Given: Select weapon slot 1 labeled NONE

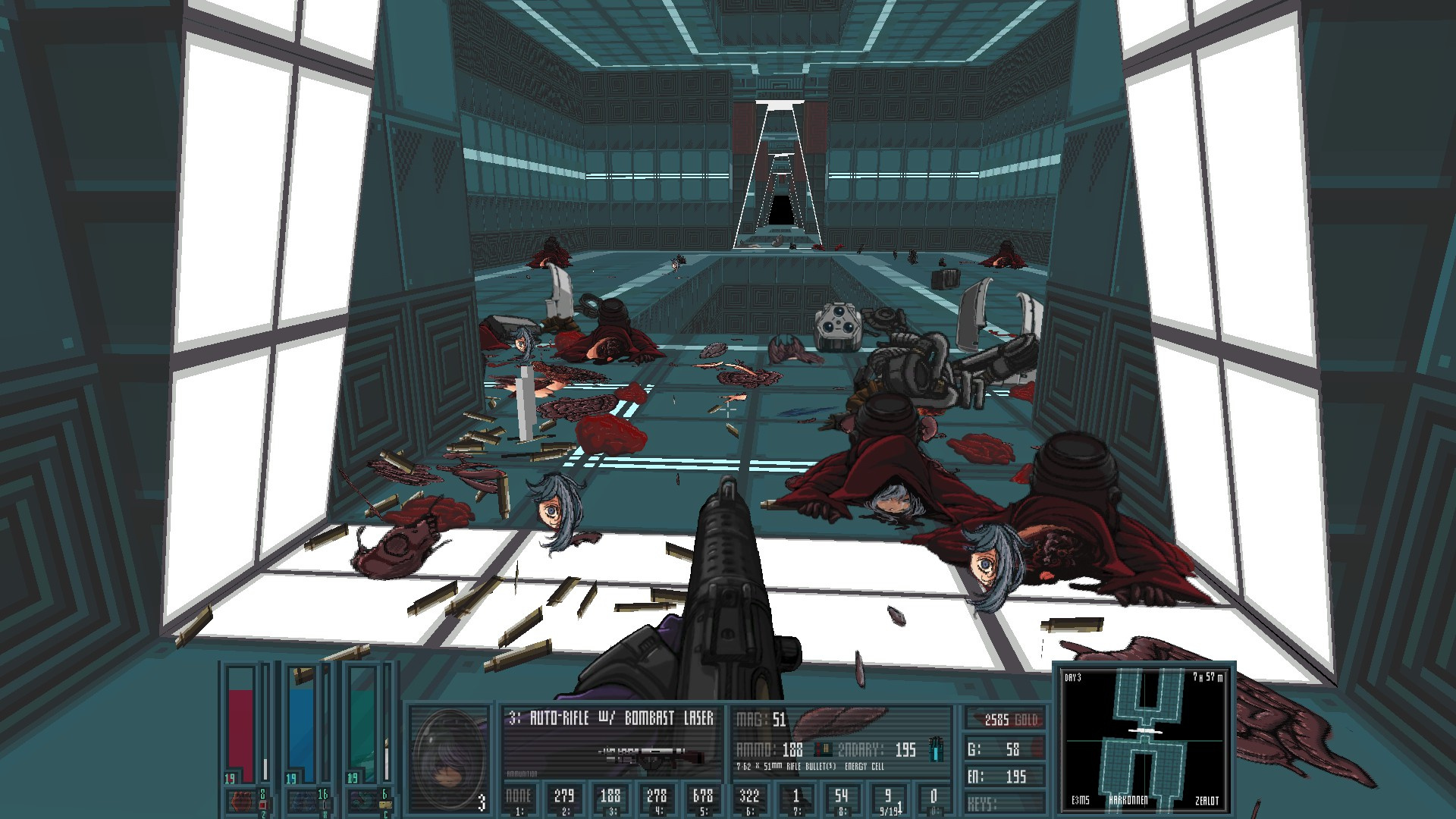Looking at the screenshot, I should pos(518,799).
